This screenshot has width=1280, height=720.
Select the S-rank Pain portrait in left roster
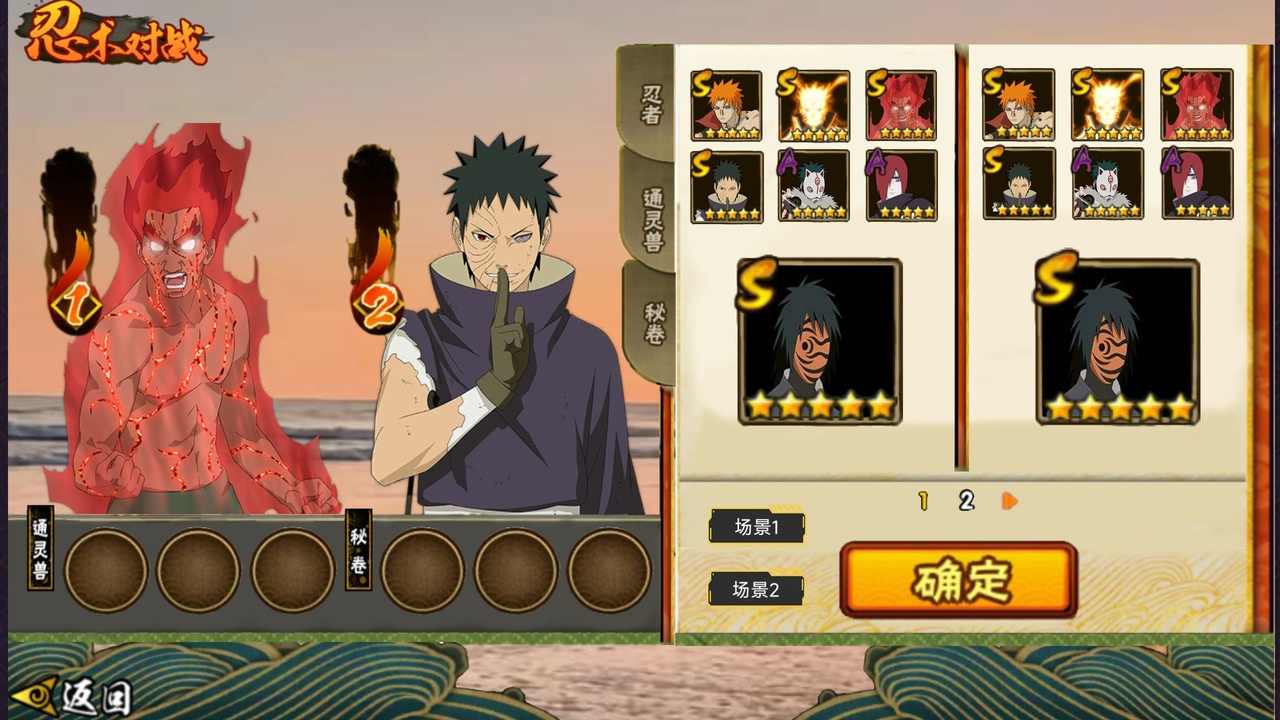(727, 103)
